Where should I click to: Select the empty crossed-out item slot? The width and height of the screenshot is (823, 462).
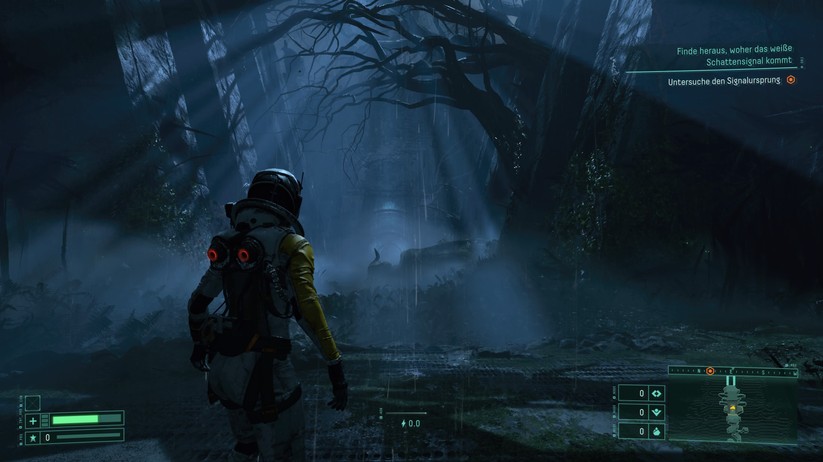click(33, 404)
